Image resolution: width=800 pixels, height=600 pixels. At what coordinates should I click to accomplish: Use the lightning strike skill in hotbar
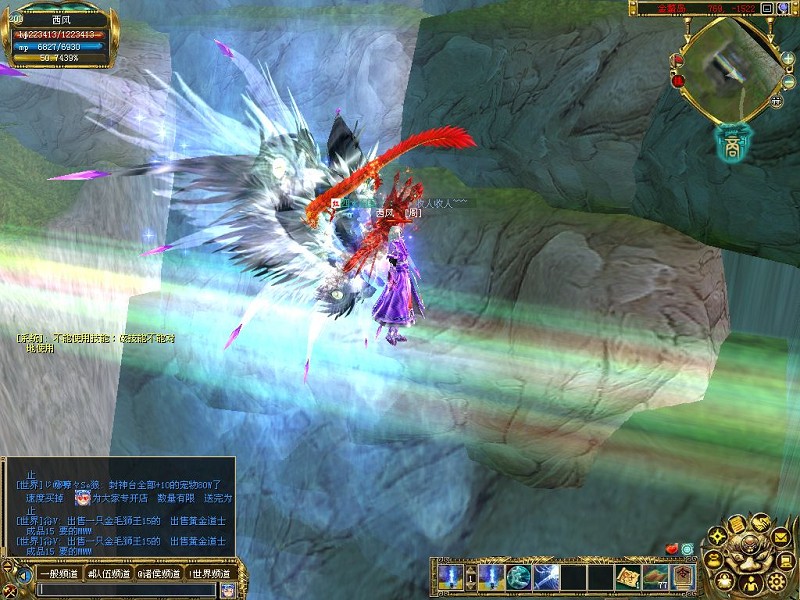pyautogui.click(x=545, y=576)
